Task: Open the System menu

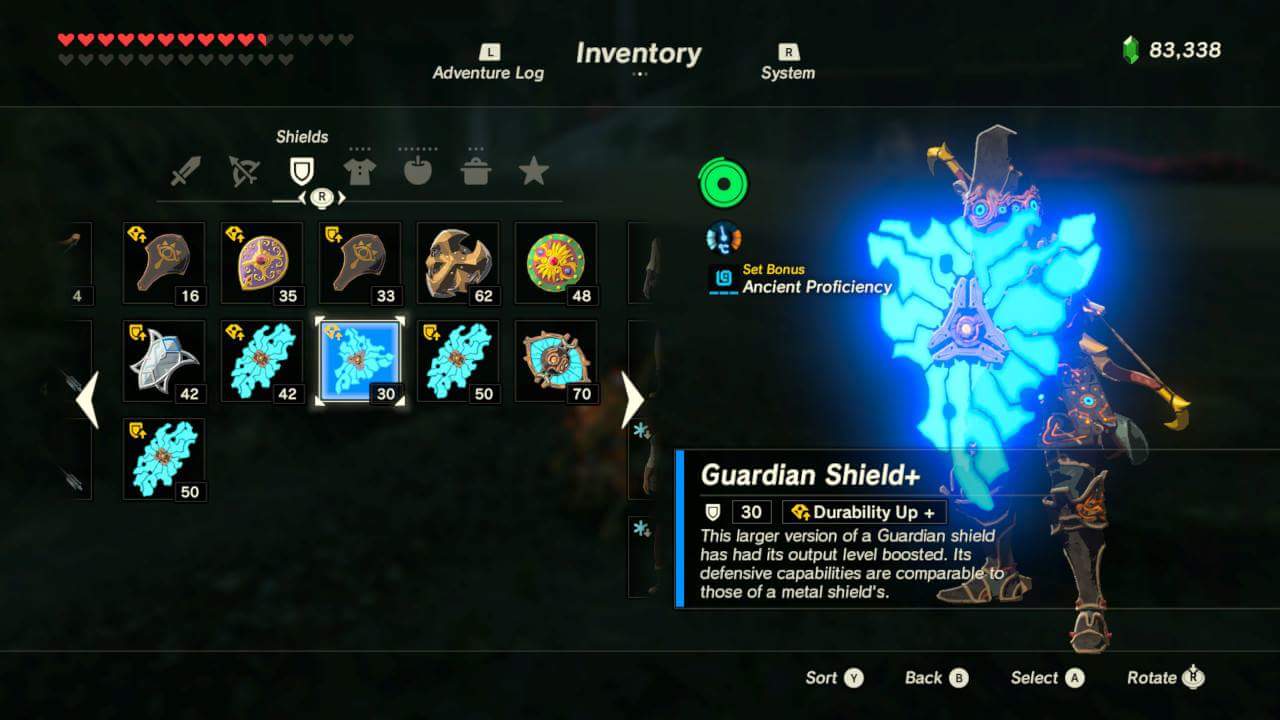Action: (788, 63)
